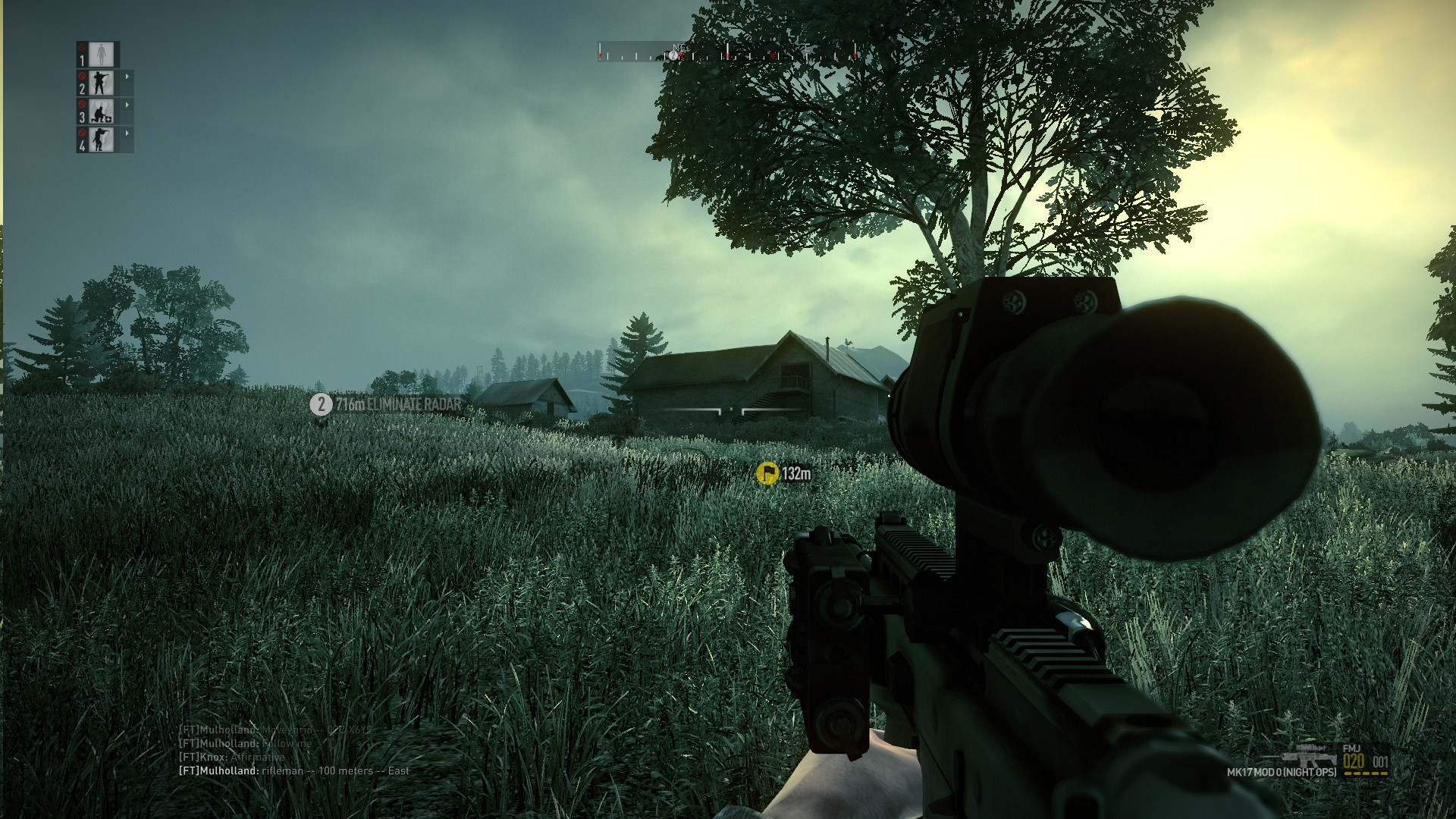This screenshot has width=1456, height=819.
Task: Select the rifleman icon for squad member 2
Action: (x=101, y=82)
